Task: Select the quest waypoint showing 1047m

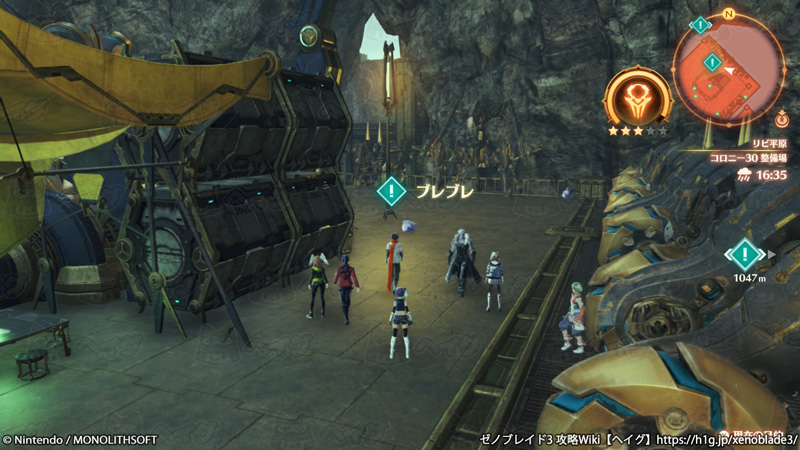Action: [x=745, y=254]
